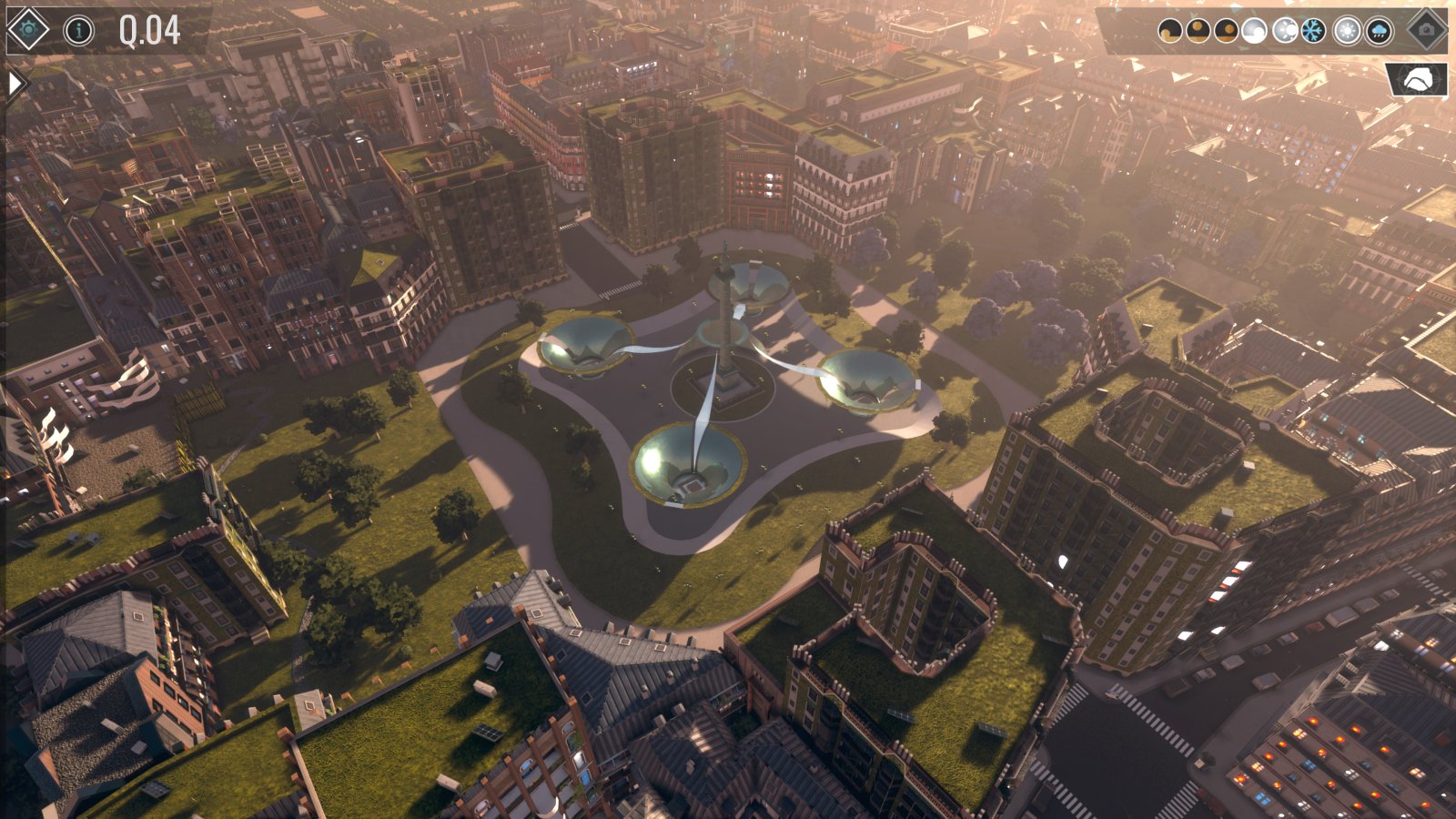Activate the blue snowflake weather icon
Image resolution: width=1456 pixels, height=819 pixels.
tap(1312, 32)
